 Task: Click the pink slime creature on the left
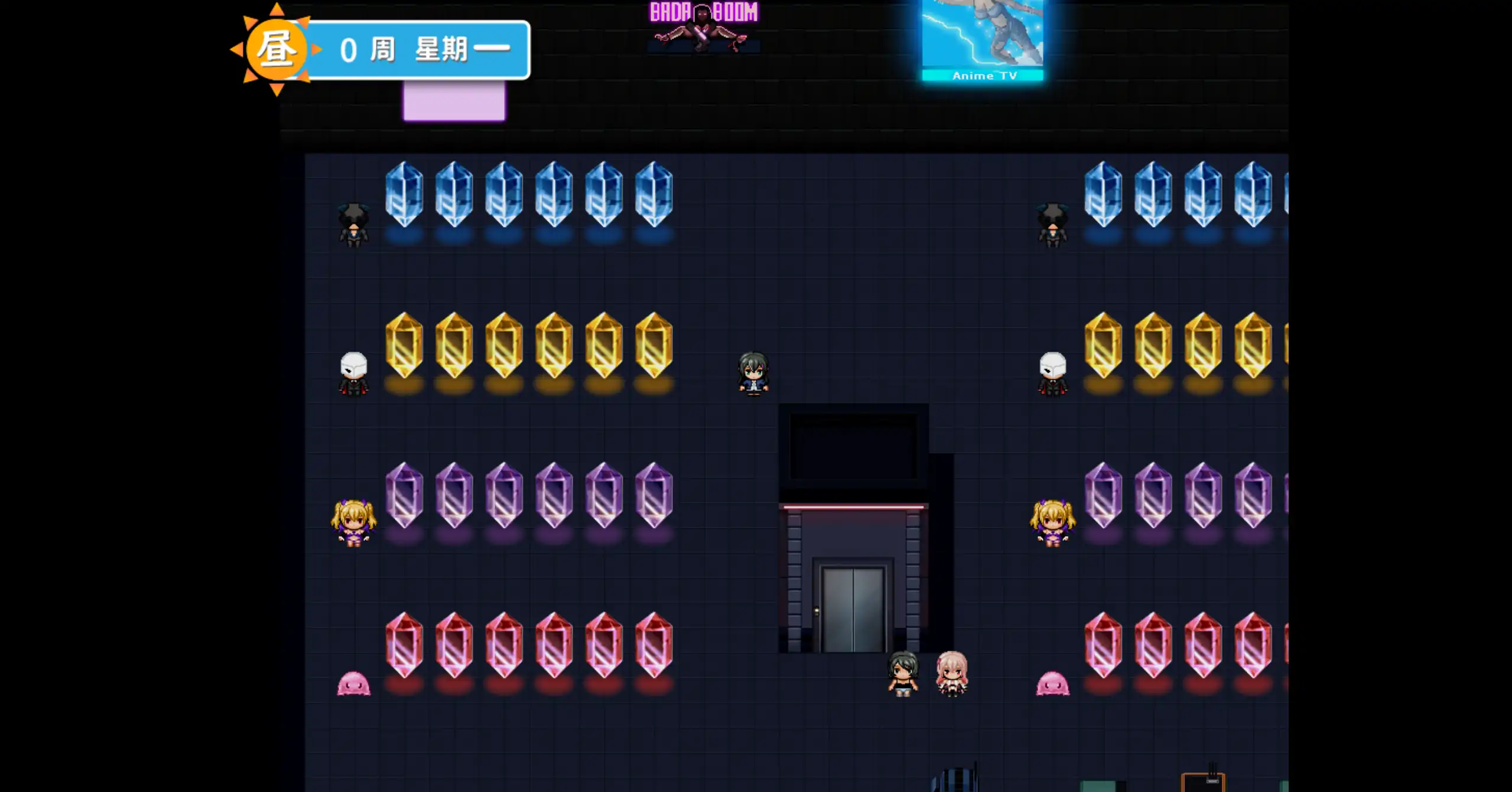click(x=355, y=683)
